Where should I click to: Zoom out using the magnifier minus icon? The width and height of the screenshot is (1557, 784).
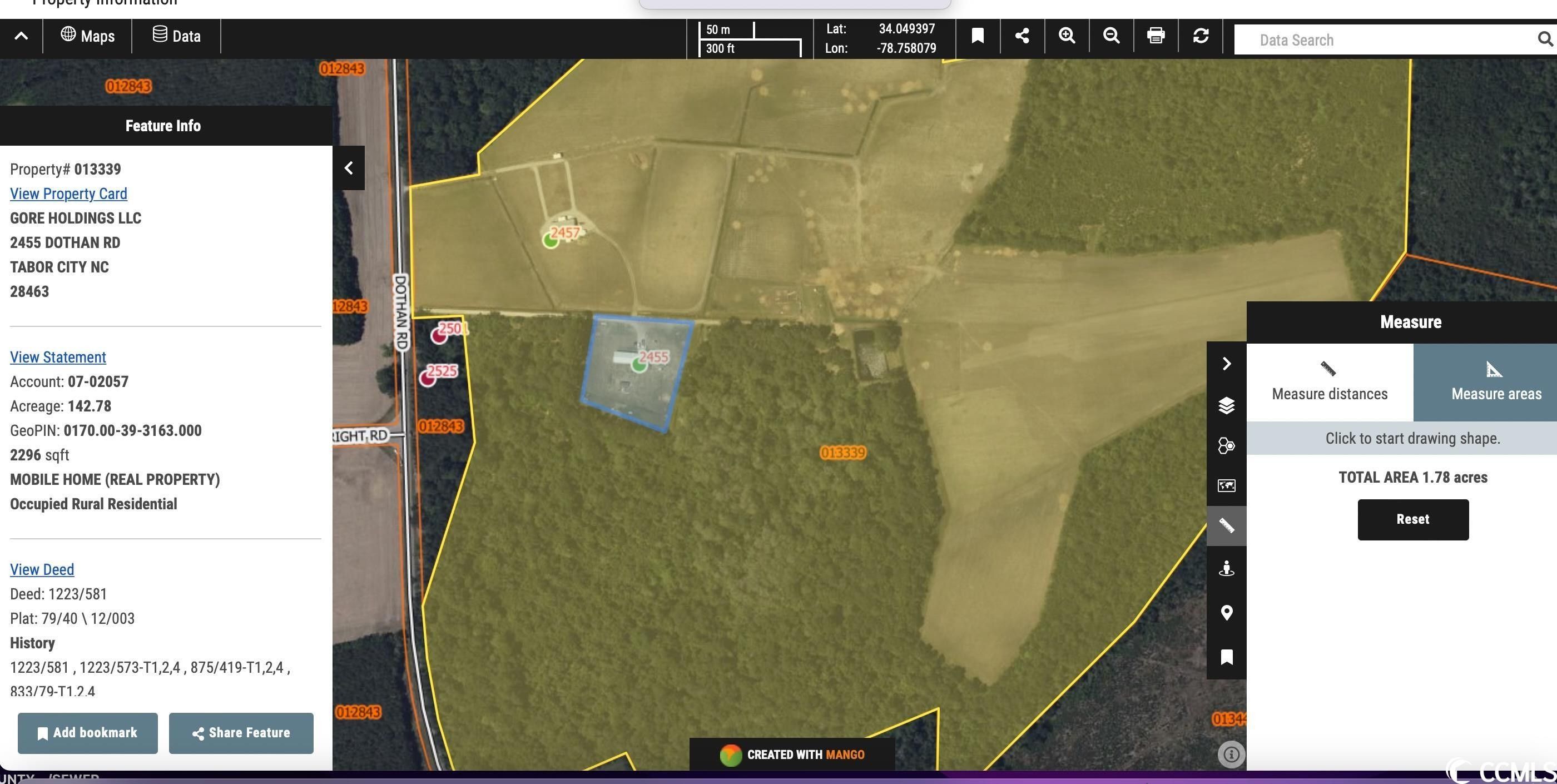(x=1111, y=36)
